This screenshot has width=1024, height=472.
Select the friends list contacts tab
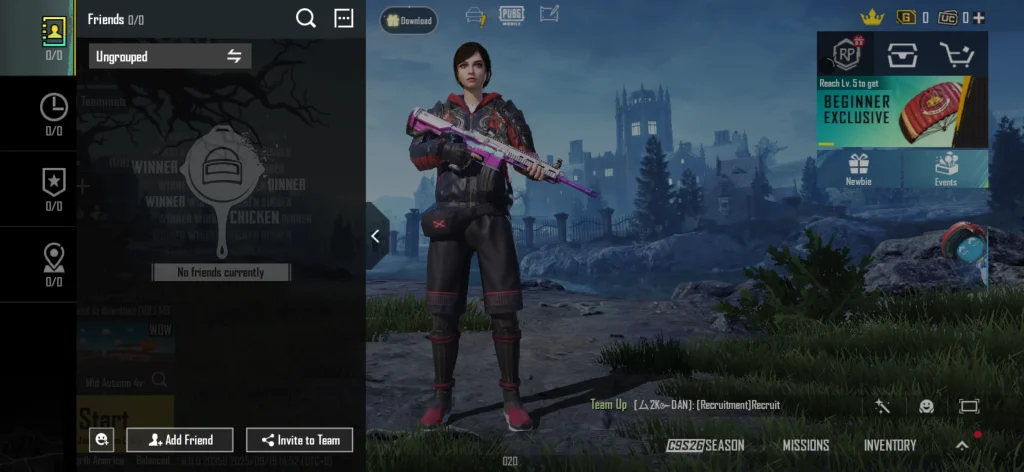pyautogui.click(x=53, y=37)
